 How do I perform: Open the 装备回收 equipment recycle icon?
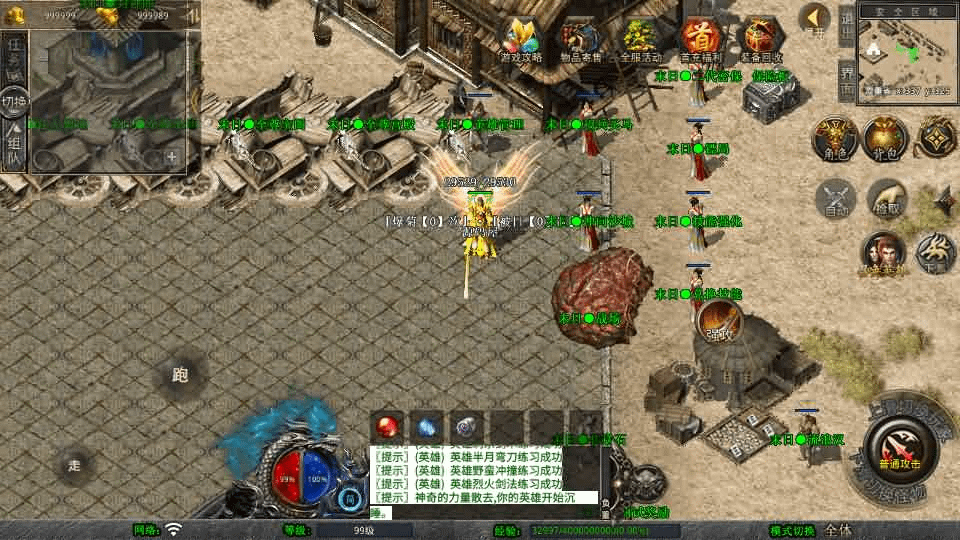point(760,40)
